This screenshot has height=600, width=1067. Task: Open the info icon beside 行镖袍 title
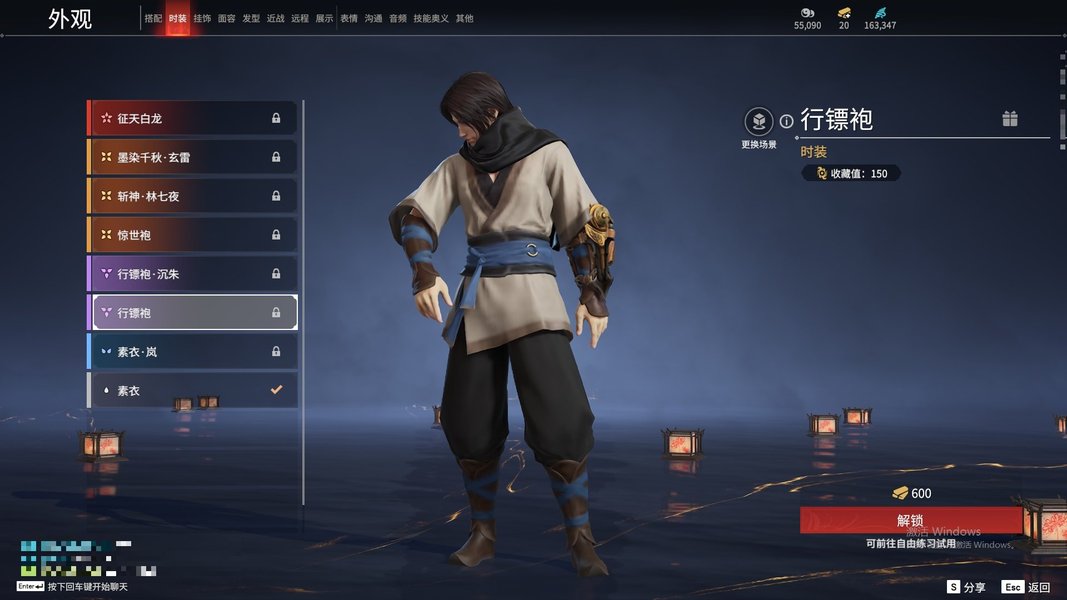(787, 121)
